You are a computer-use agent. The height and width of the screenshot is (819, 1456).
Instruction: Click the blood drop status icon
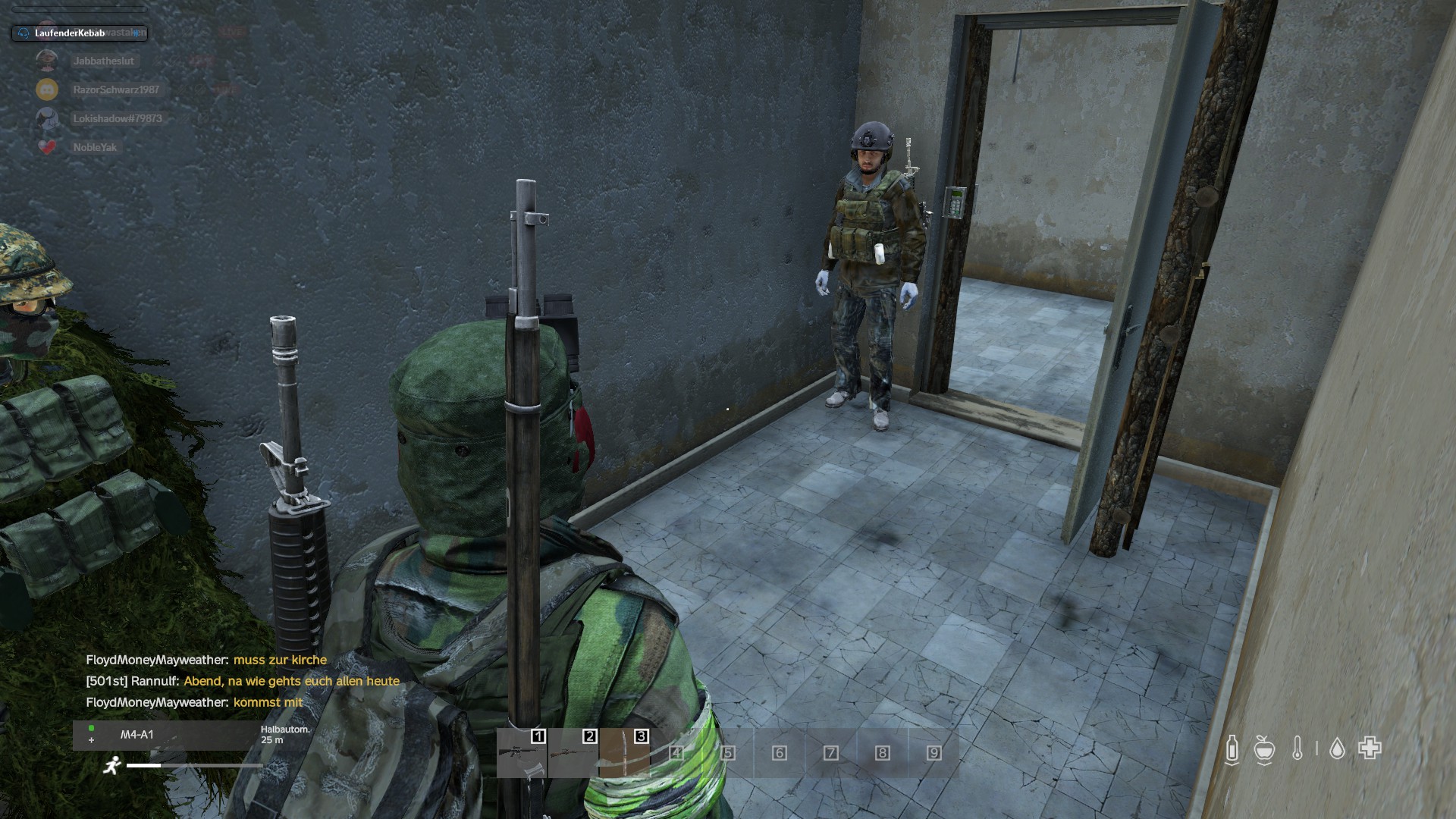(1337, 749)
